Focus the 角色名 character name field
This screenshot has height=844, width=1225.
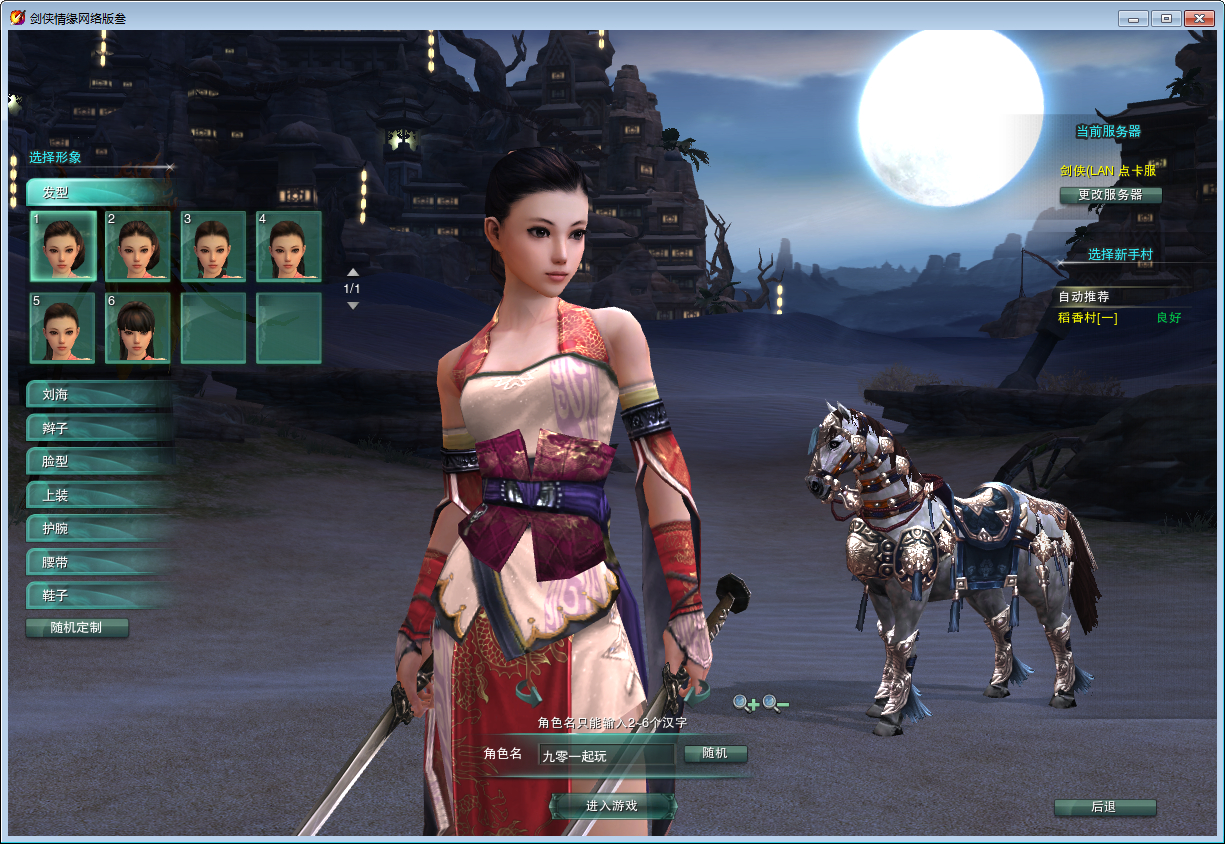(606, 756)
